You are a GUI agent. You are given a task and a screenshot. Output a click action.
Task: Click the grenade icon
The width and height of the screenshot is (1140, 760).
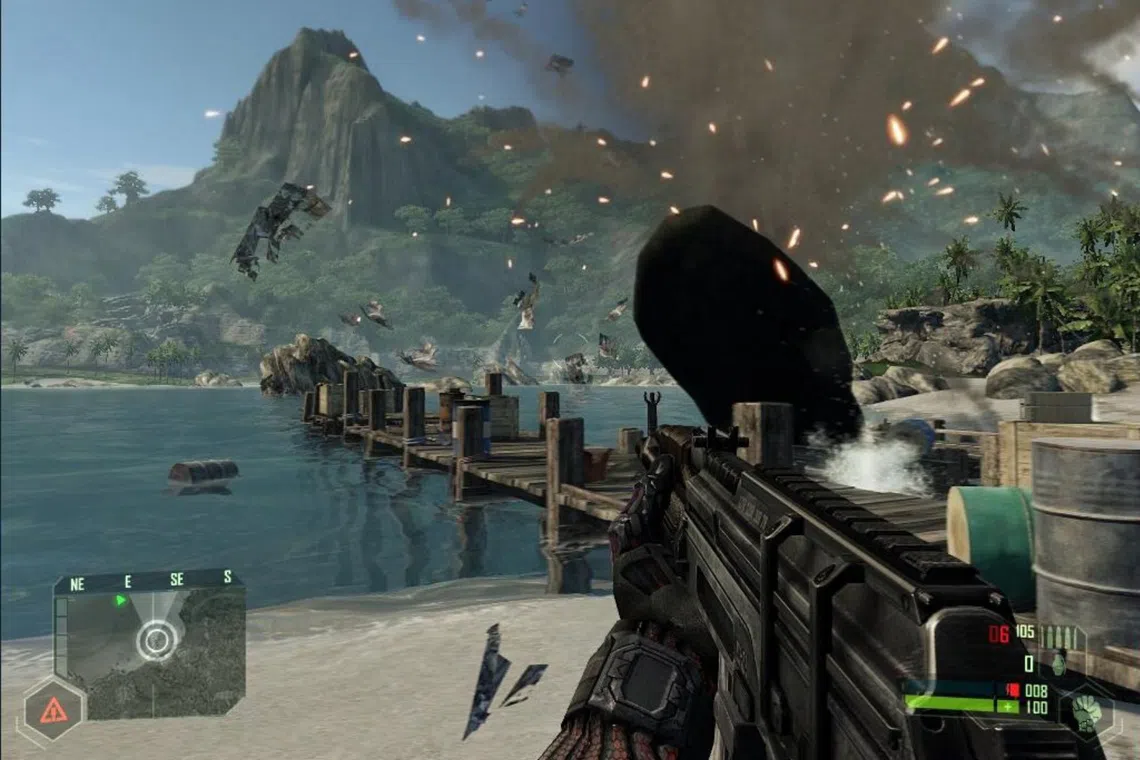click(1058, 663)
